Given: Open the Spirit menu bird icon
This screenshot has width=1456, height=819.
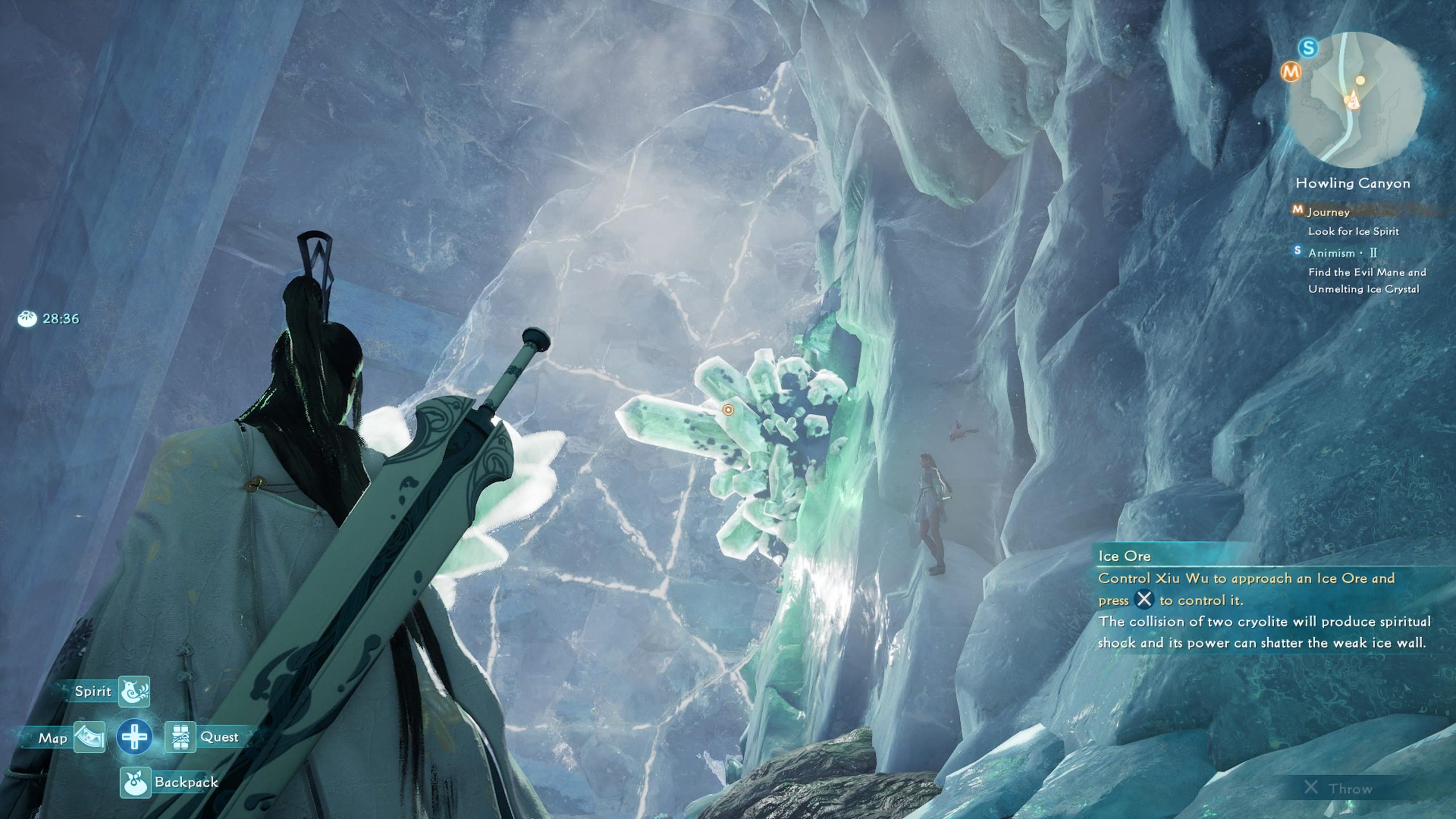Looking at the screenshot, I should pos(134,691).
